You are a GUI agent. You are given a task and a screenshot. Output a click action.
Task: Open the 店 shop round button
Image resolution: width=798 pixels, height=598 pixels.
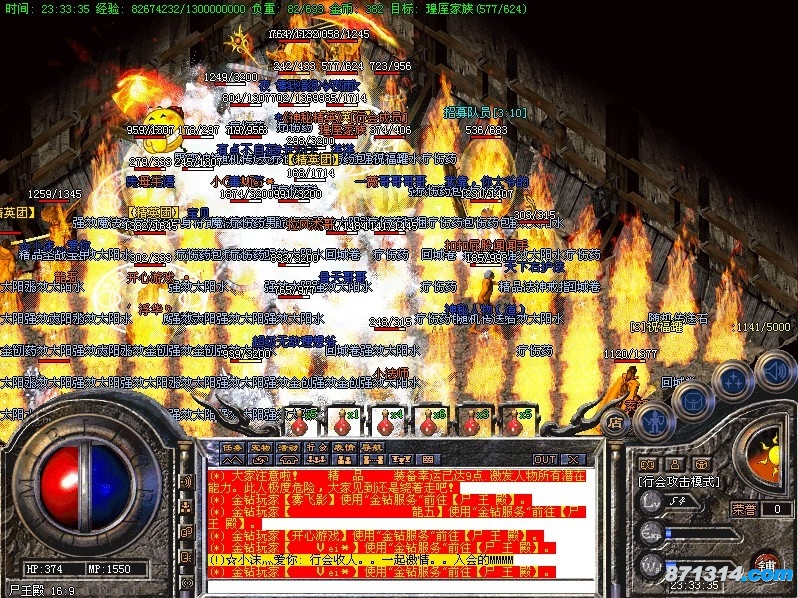(616, 423)
